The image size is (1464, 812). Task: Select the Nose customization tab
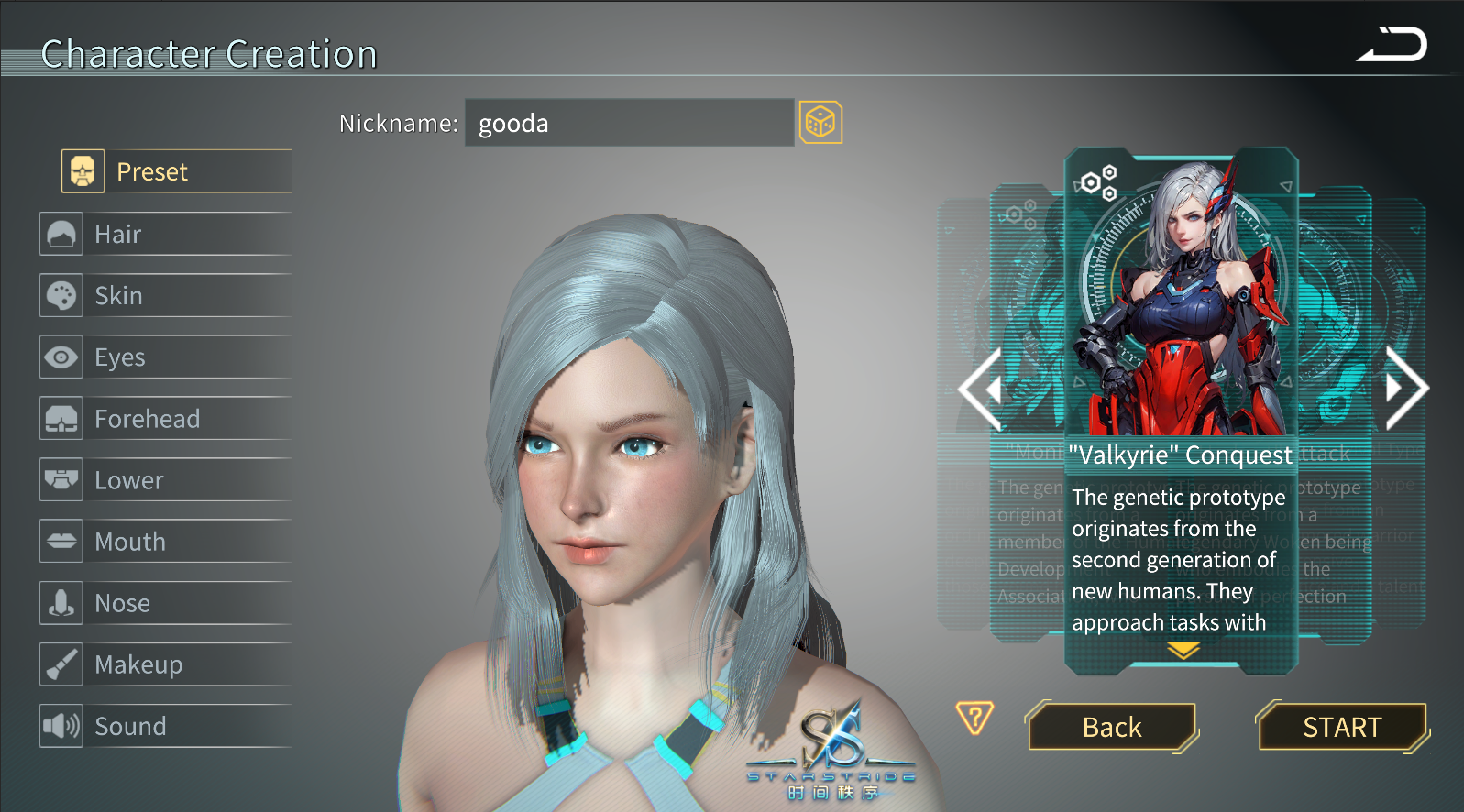point(165,603)
